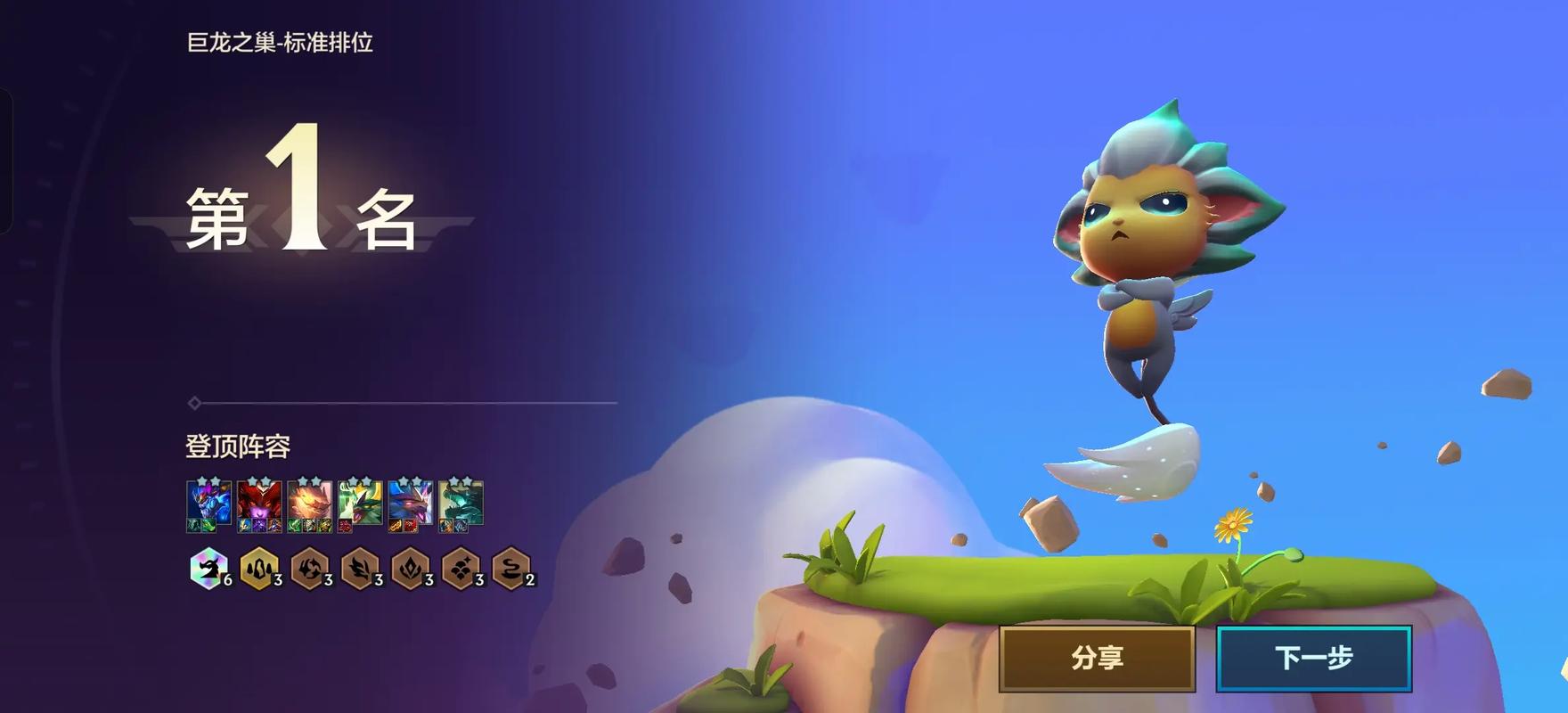The width and height of the screenshot is (1568, 713).
Task: Show the prismatic dragon trait with 6
Action: coord(209,569)
